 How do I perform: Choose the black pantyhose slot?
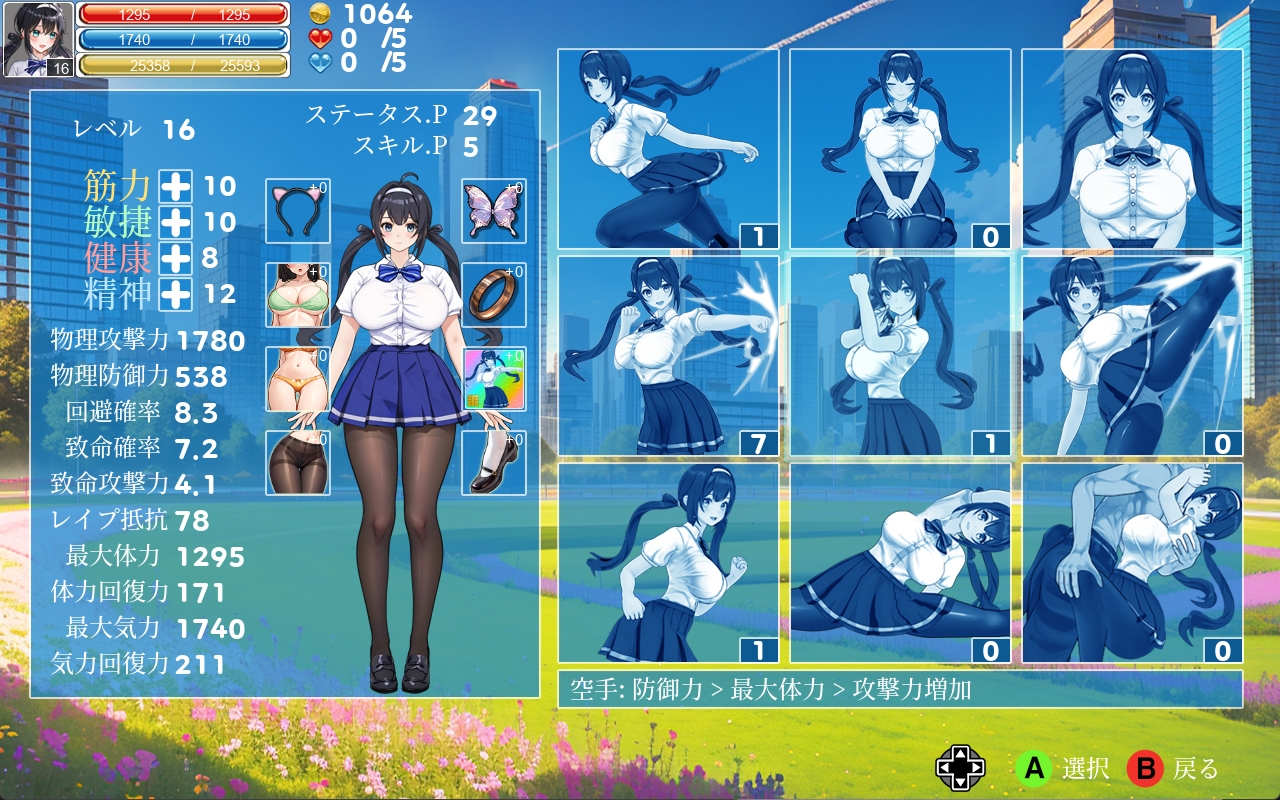click(x=298, y=463)
